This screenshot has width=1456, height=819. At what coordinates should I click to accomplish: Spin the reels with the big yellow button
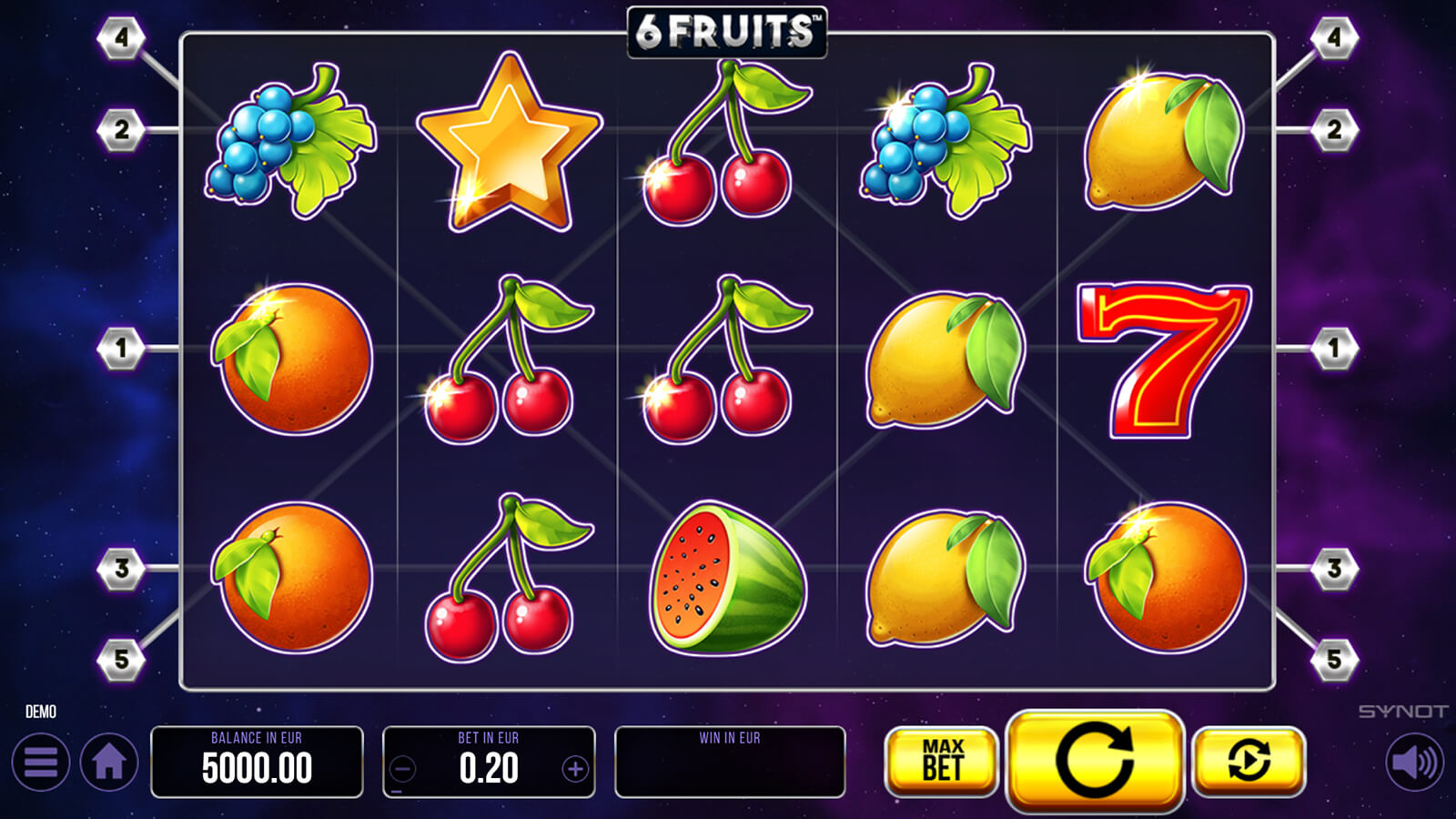click(x=1095, y=761)
